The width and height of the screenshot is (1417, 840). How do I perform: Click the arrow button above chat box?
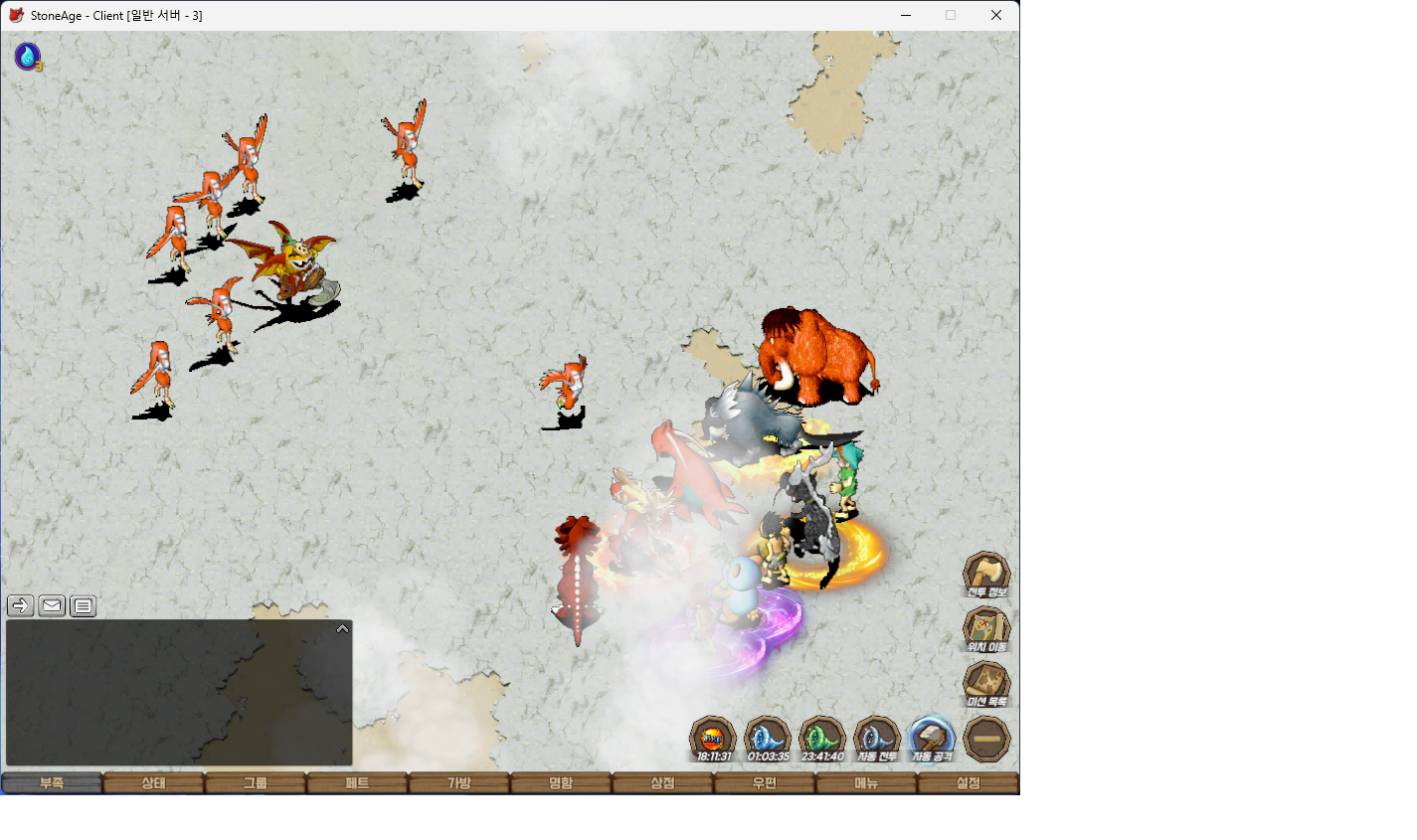20,605
